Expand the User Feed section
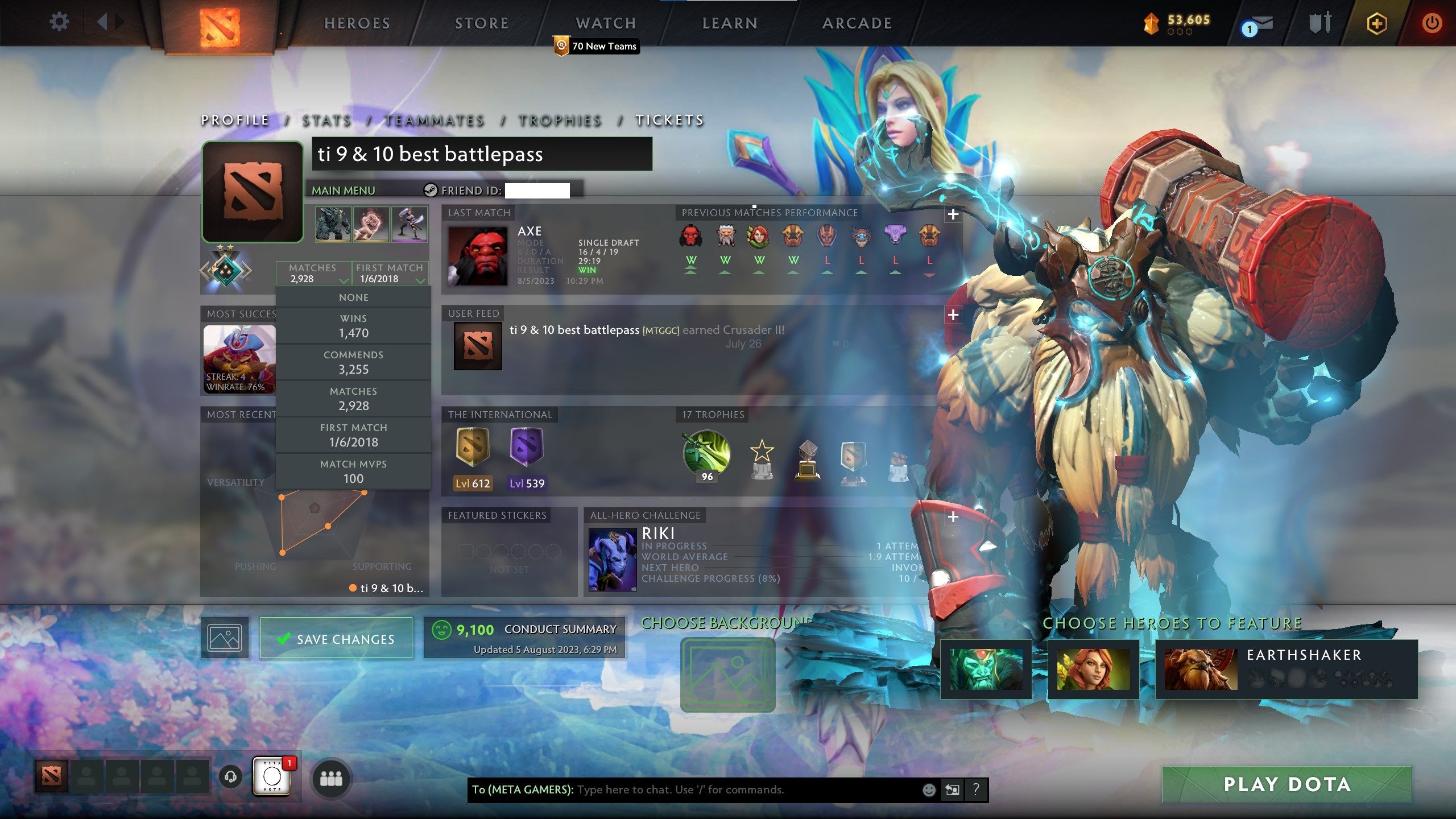1456x819 pixels. pos(954,313)
